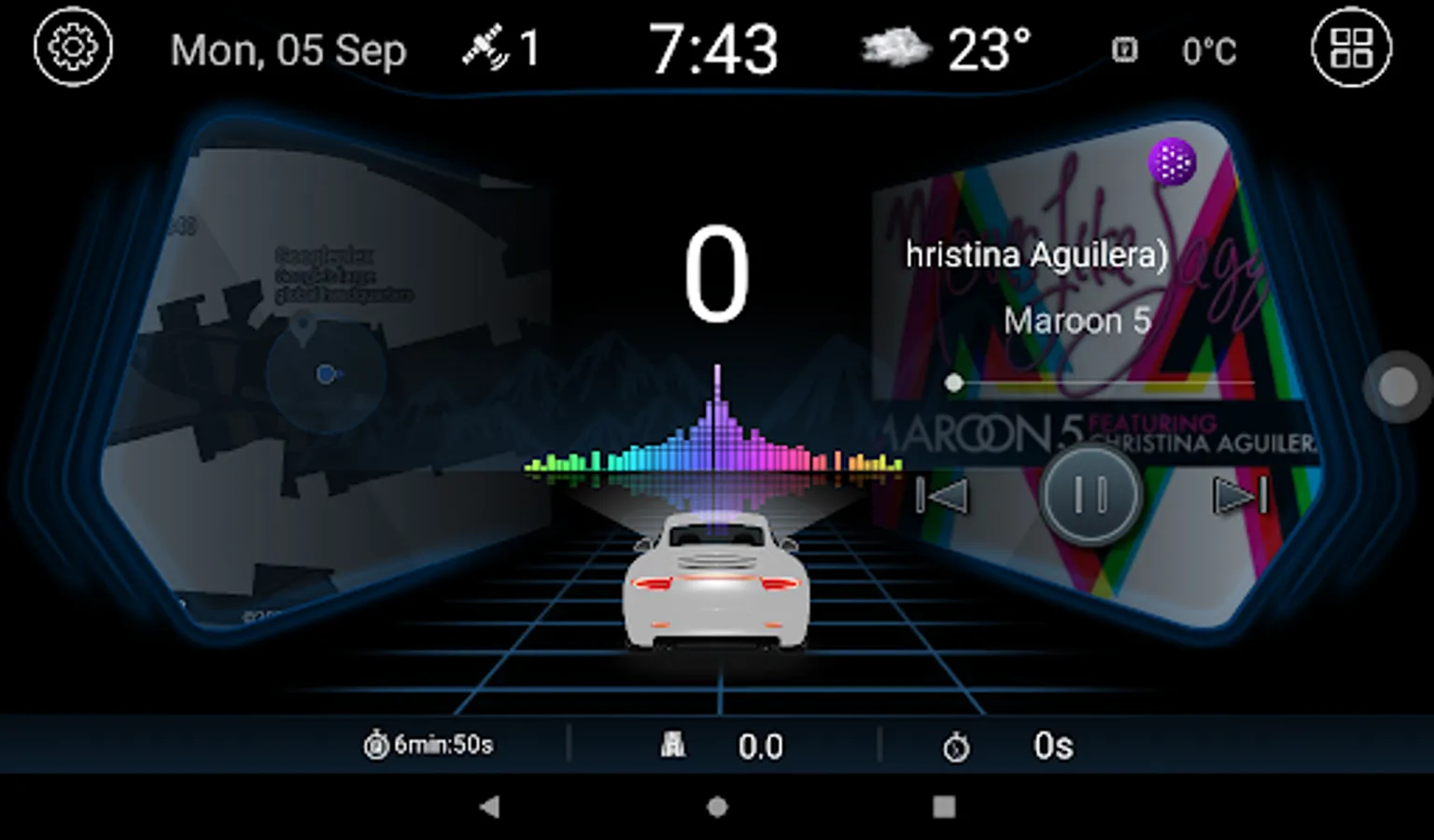Open the app drawer grid icon
1434x840 pixels.
tap(1351, 48)
